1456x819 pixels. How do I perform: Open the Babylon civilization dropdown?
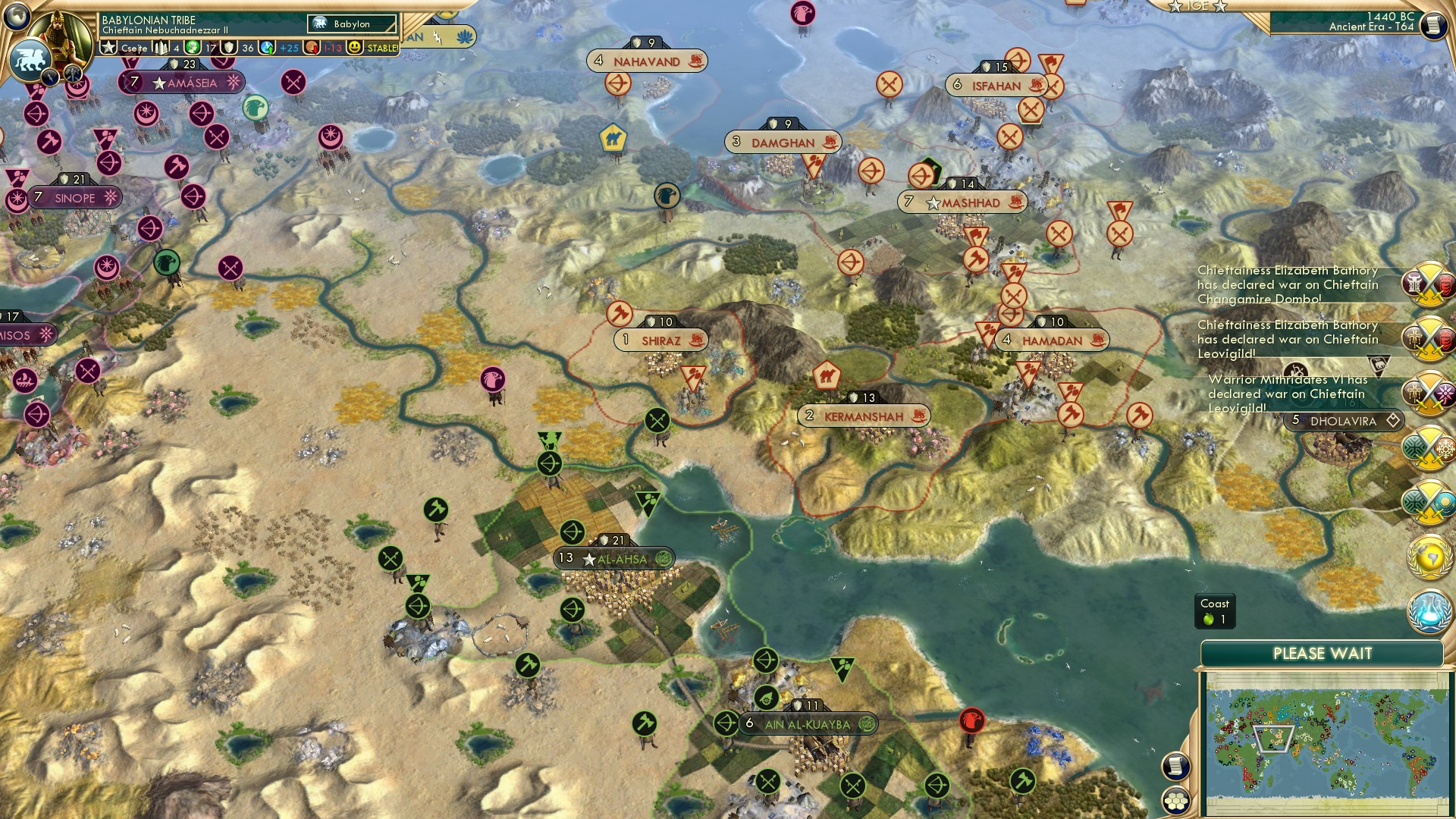(353, 24)
